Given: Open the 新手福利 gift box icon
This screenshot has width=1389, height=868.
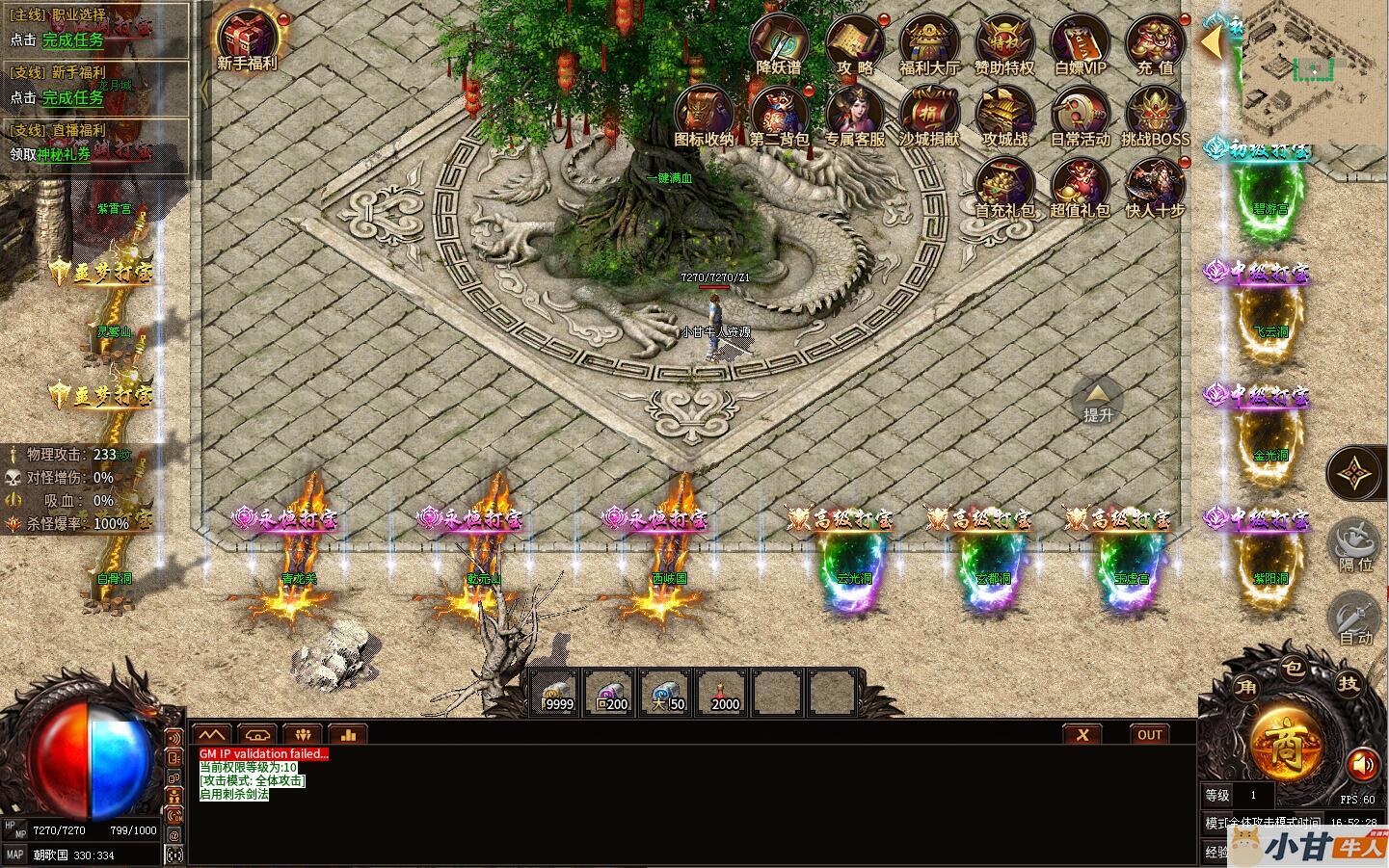Looking at the screenshot, I should click(248, 37).
